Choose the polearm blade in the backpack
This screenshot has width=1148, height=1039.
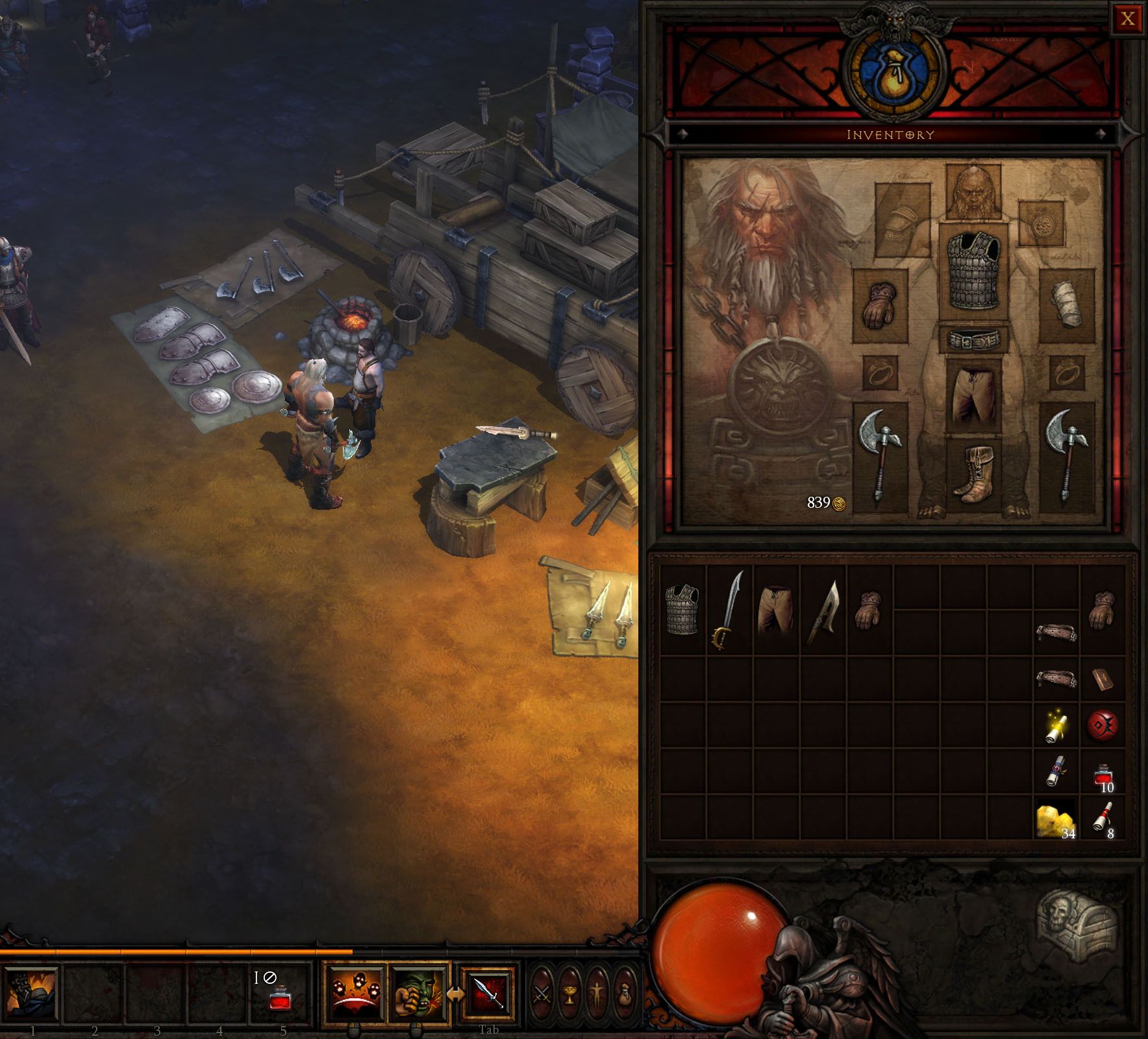click(823, 610)
